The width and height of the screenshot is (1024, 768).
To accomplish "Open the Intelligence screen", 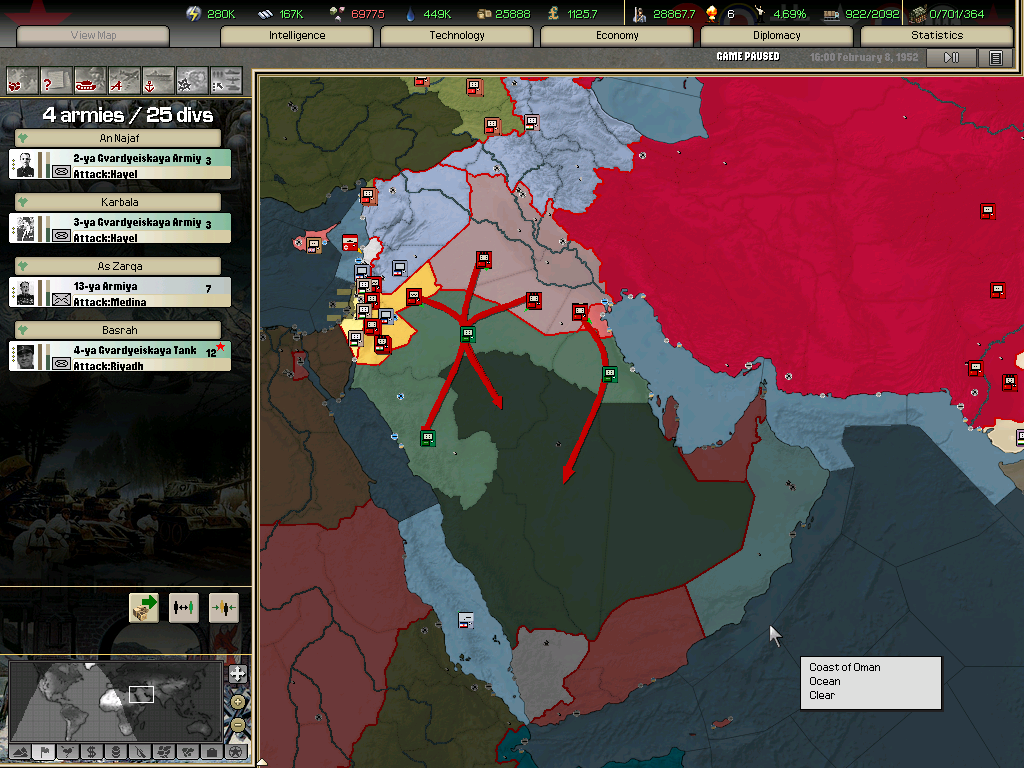I will (297, 36).
